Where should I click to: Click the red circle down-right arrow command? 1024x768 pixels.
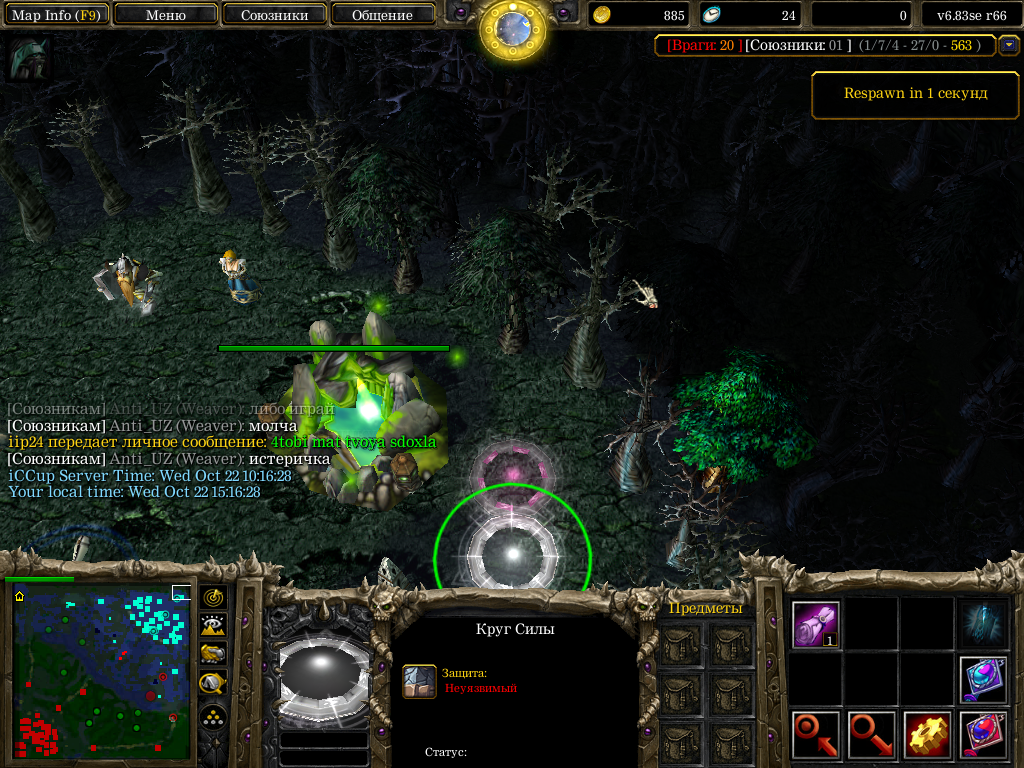(872, 735)
